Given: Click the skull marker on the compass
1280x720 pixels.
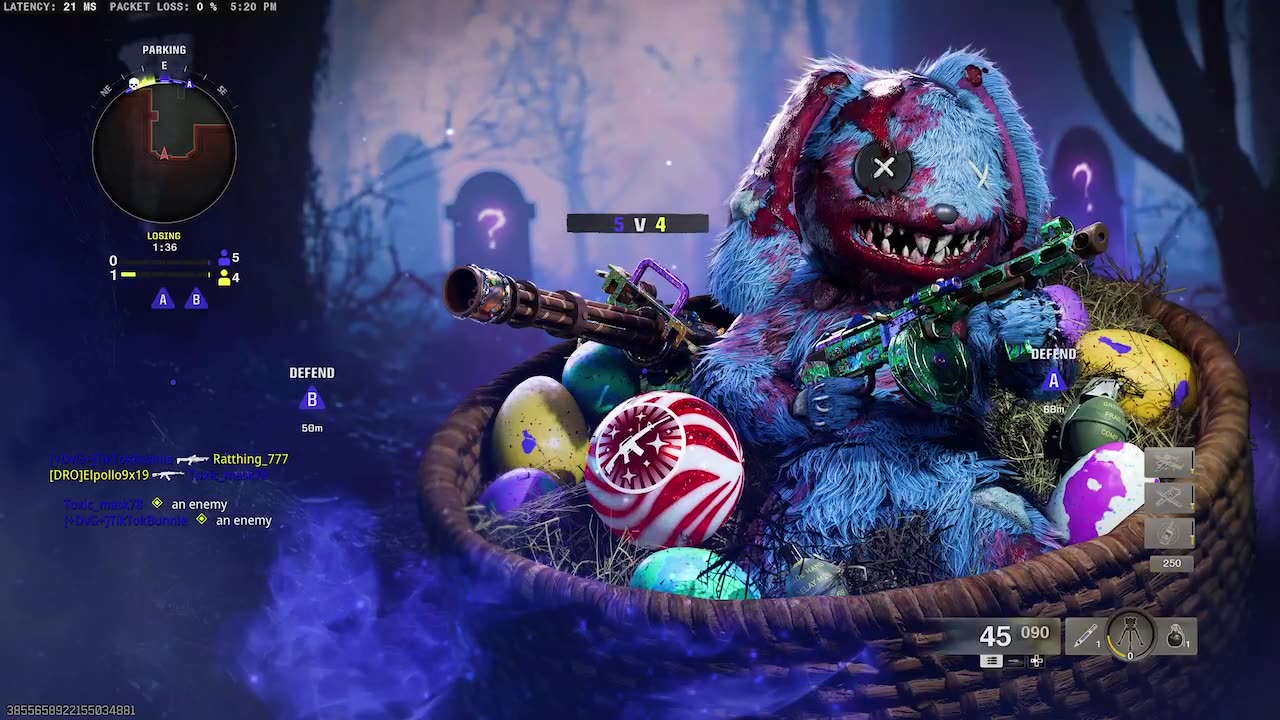Looking at the screenshot, I should pos(132,83).
